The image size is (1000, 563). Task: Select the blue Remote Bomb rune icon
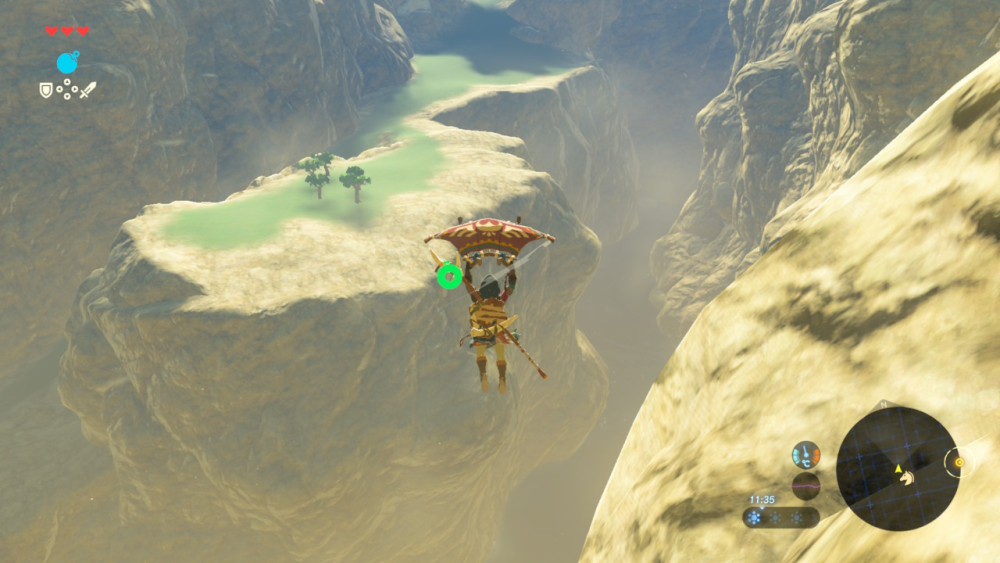[67, 63]
